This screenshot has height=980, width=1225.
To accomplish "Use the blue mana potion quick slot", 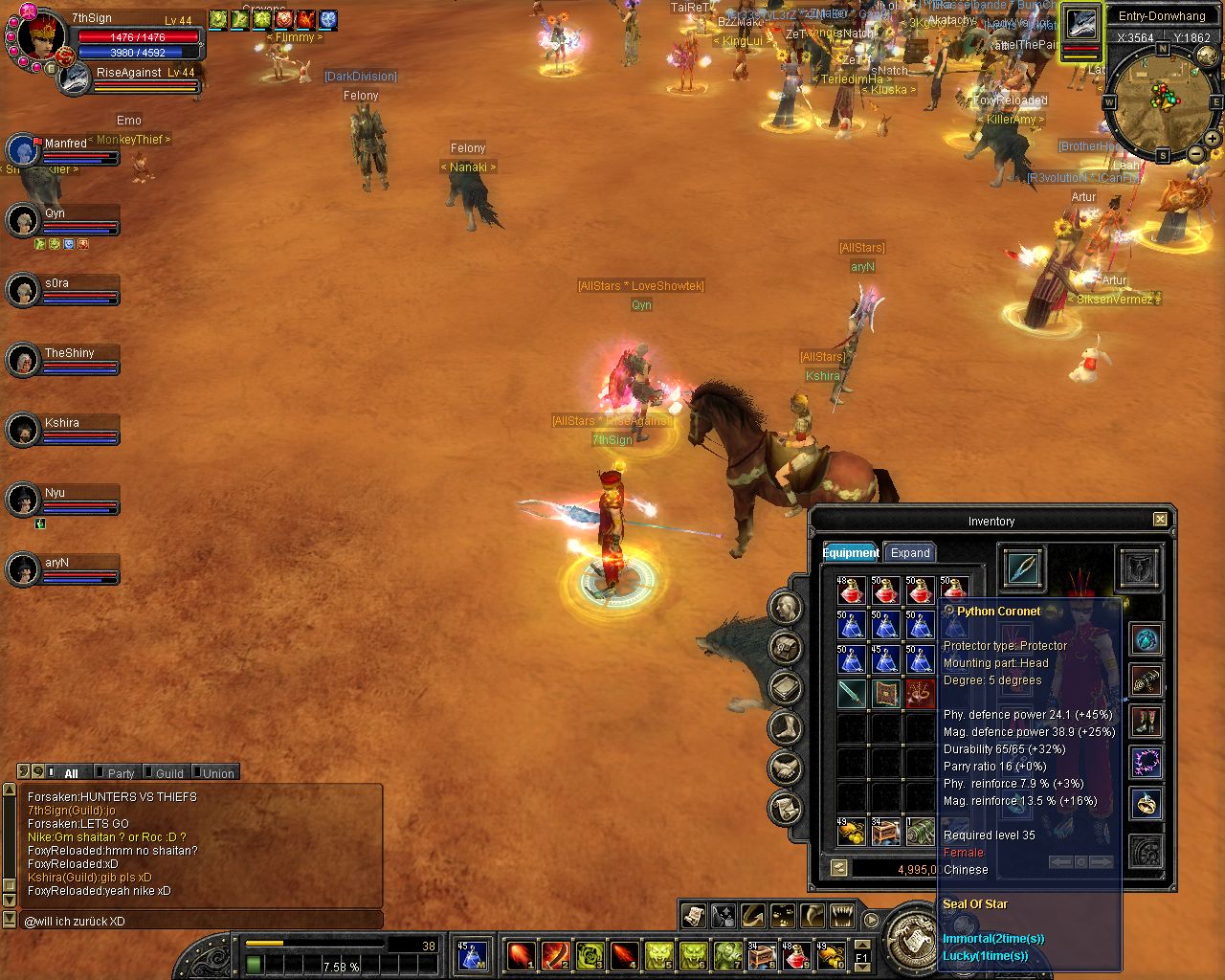I will tap(471, 955).
